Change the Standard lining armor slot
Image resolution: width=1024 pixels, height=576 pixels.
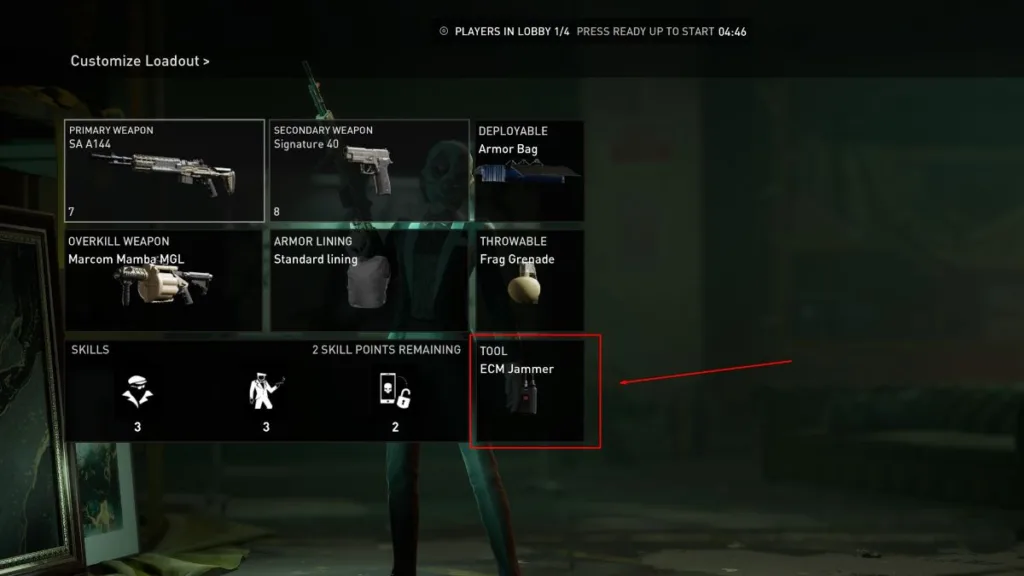369,281
